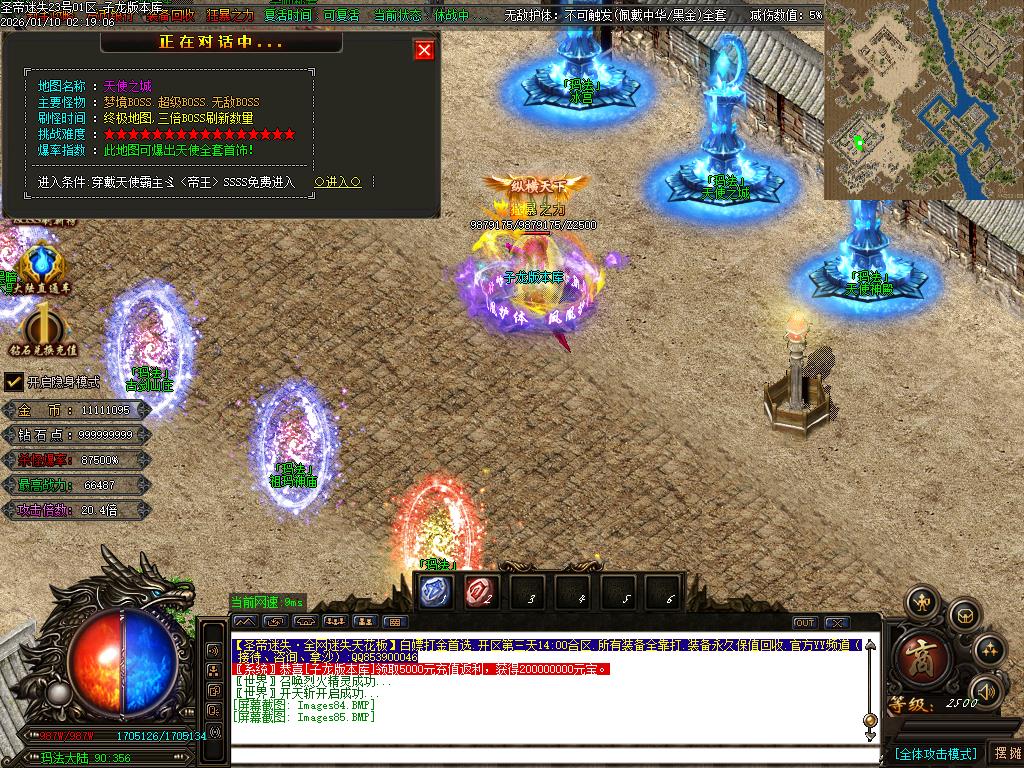Open the bag chest round icon
This screenshot has width=1024, height=768.
[x=964, y=613]
